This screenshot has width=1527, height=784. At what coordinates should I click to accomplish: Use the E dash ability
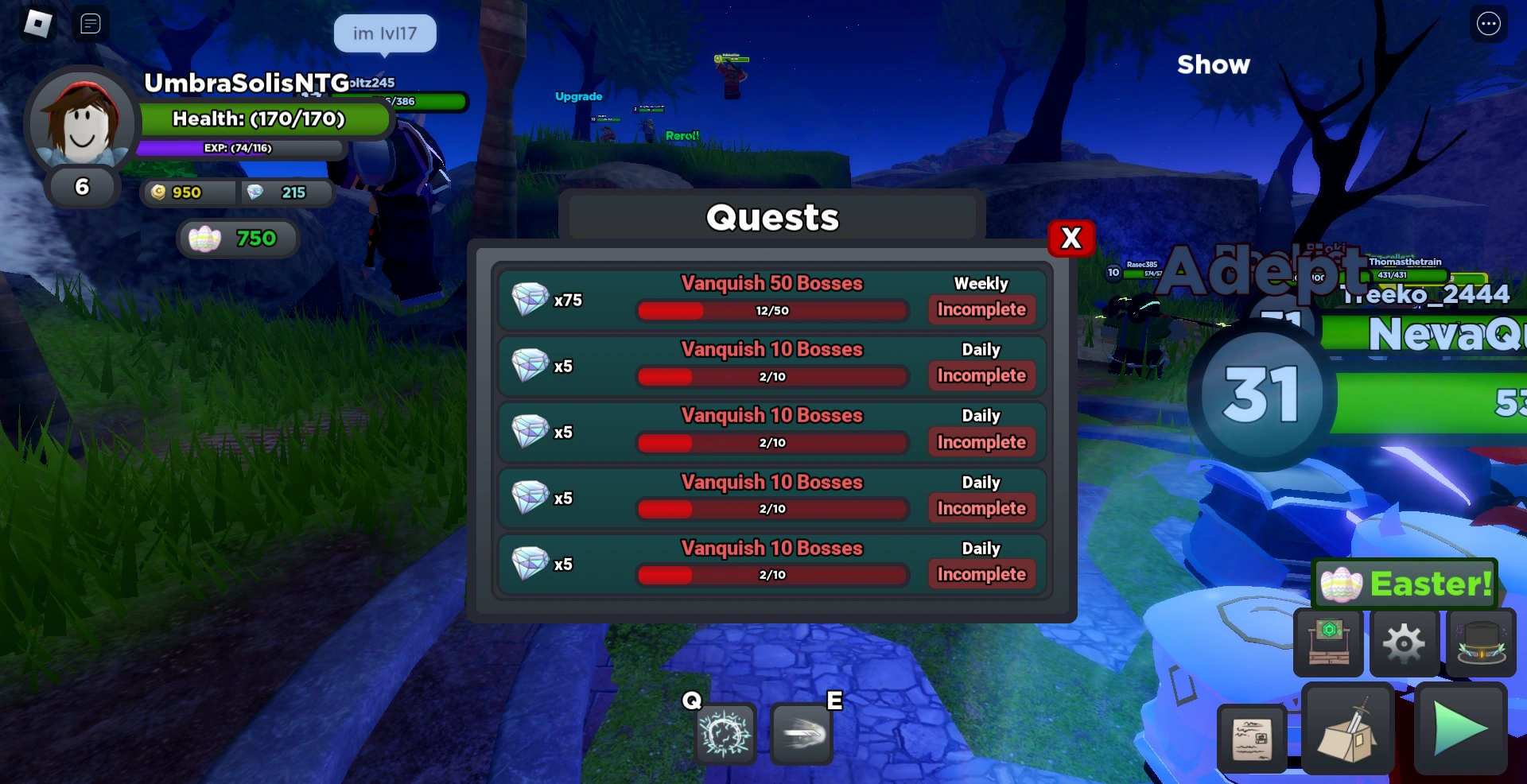pos(801,733)
